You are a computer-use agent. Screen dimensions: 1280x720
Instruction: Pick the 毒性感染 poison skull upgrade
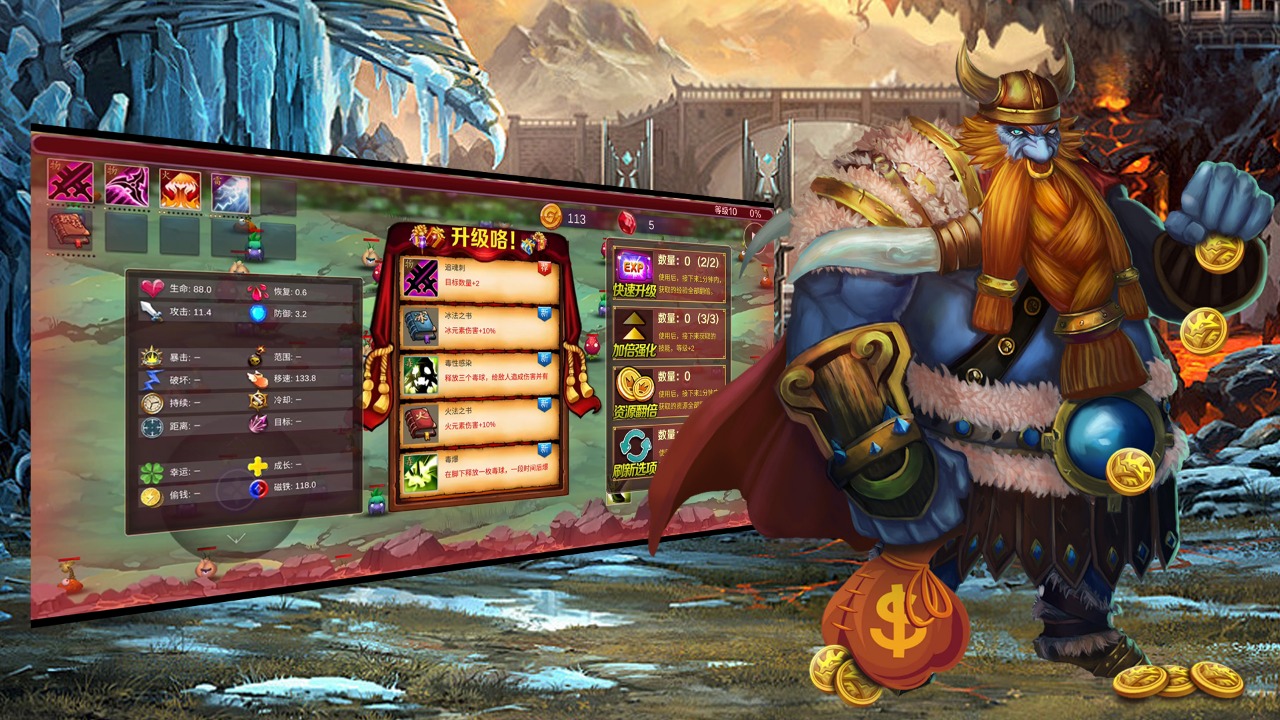pyautogui.click(x=478, y=375)
